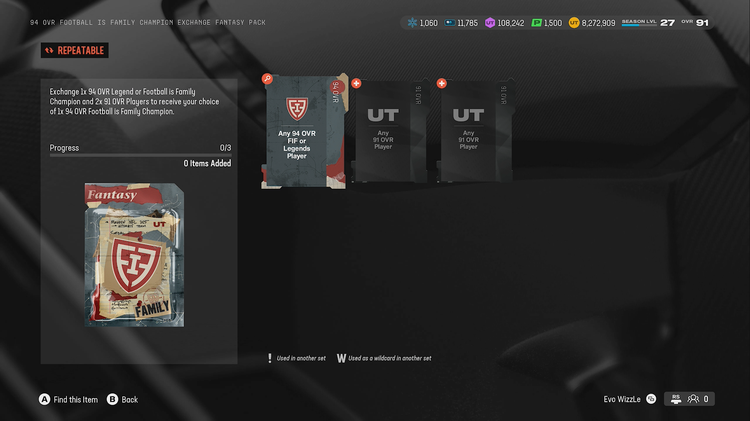Click the magnifier icon on the 94 OVR slot
Viewport: 750px width, 421px height.
point(267,78)
